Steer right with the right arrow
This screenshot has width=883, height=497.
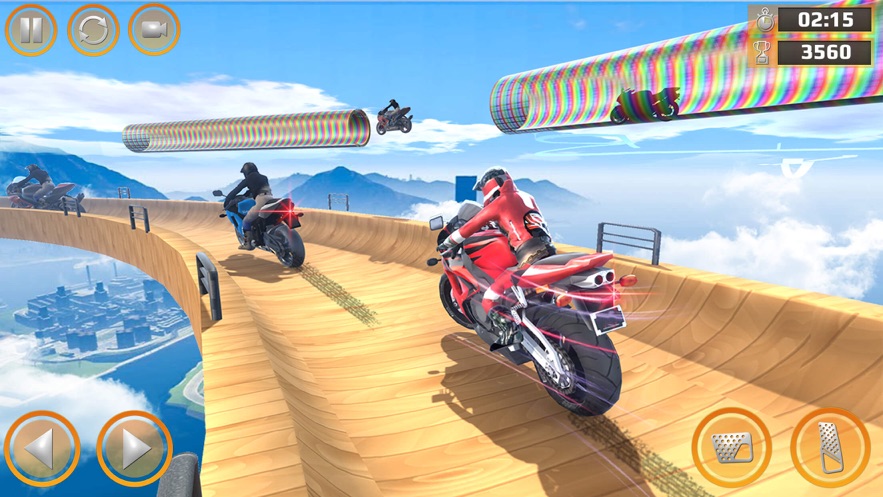pos(134,449)
